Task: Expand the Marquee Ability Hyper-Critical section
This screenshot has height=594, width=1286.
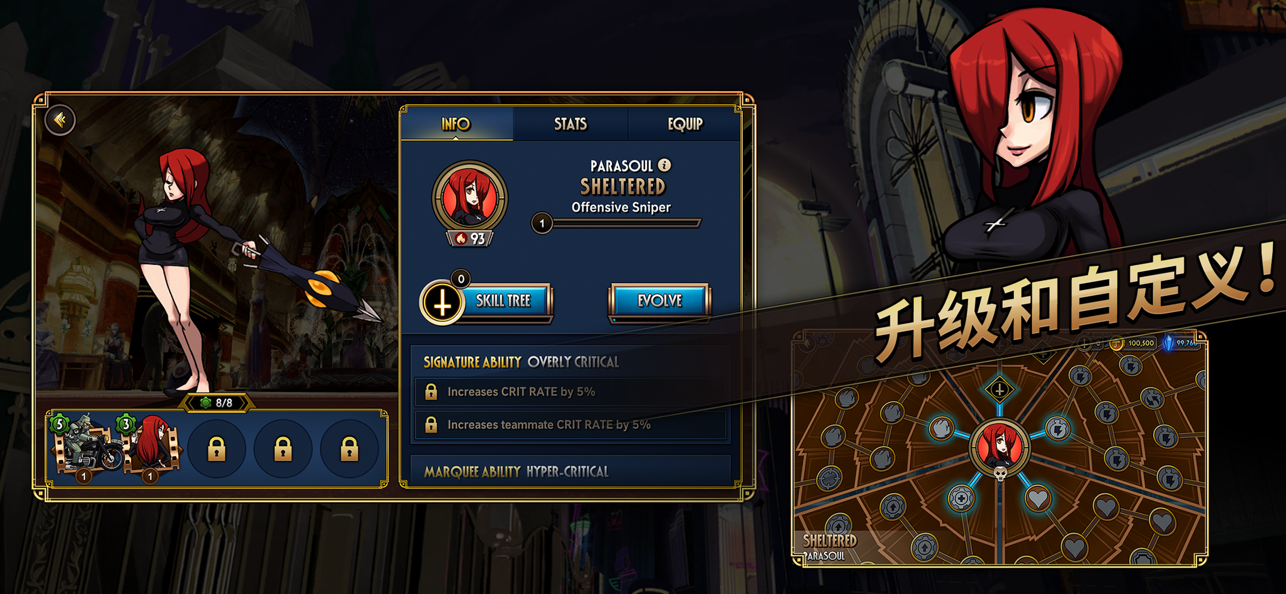Action: [570, 471]
